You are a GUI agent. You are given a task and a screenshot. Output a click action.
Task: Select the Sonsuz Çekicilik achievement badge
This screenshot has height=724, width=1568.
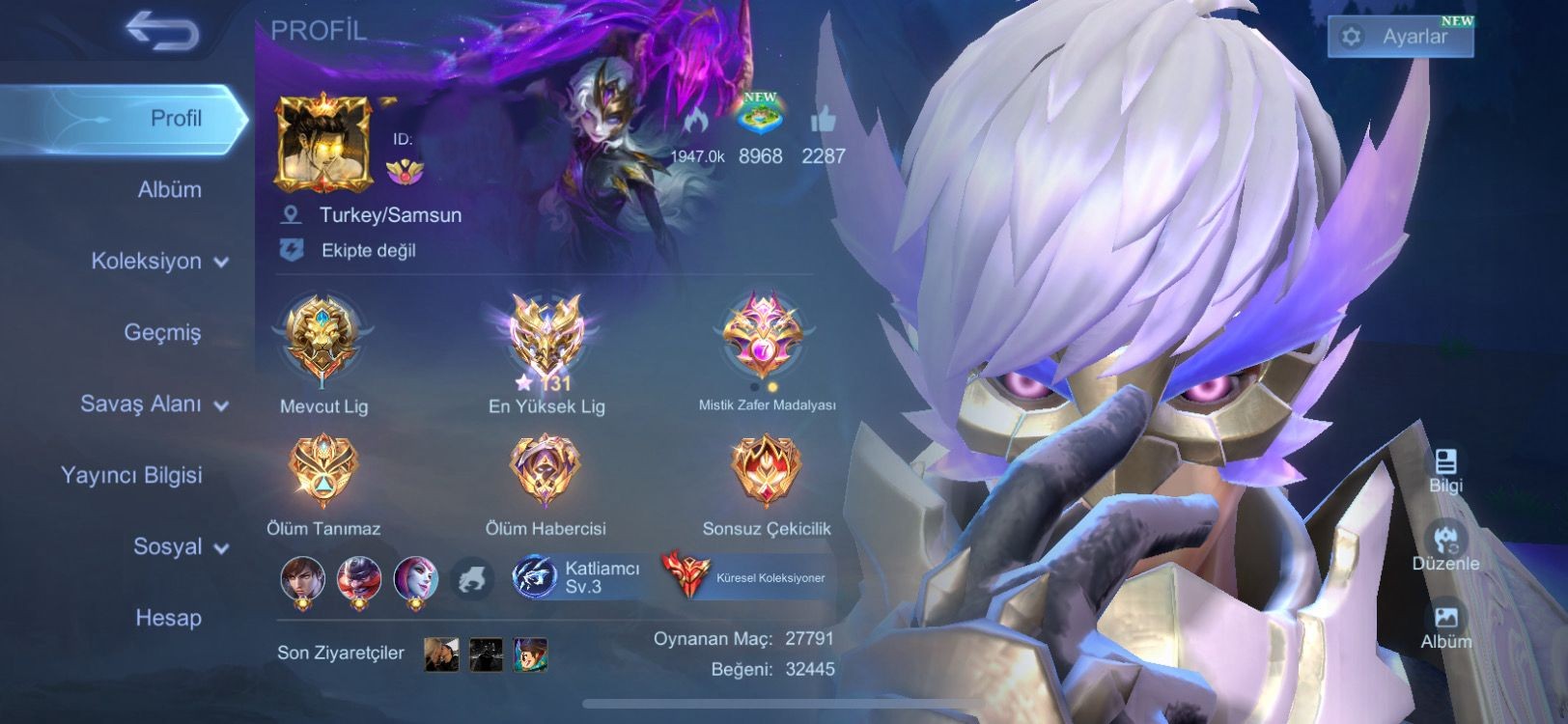point(766,470)
